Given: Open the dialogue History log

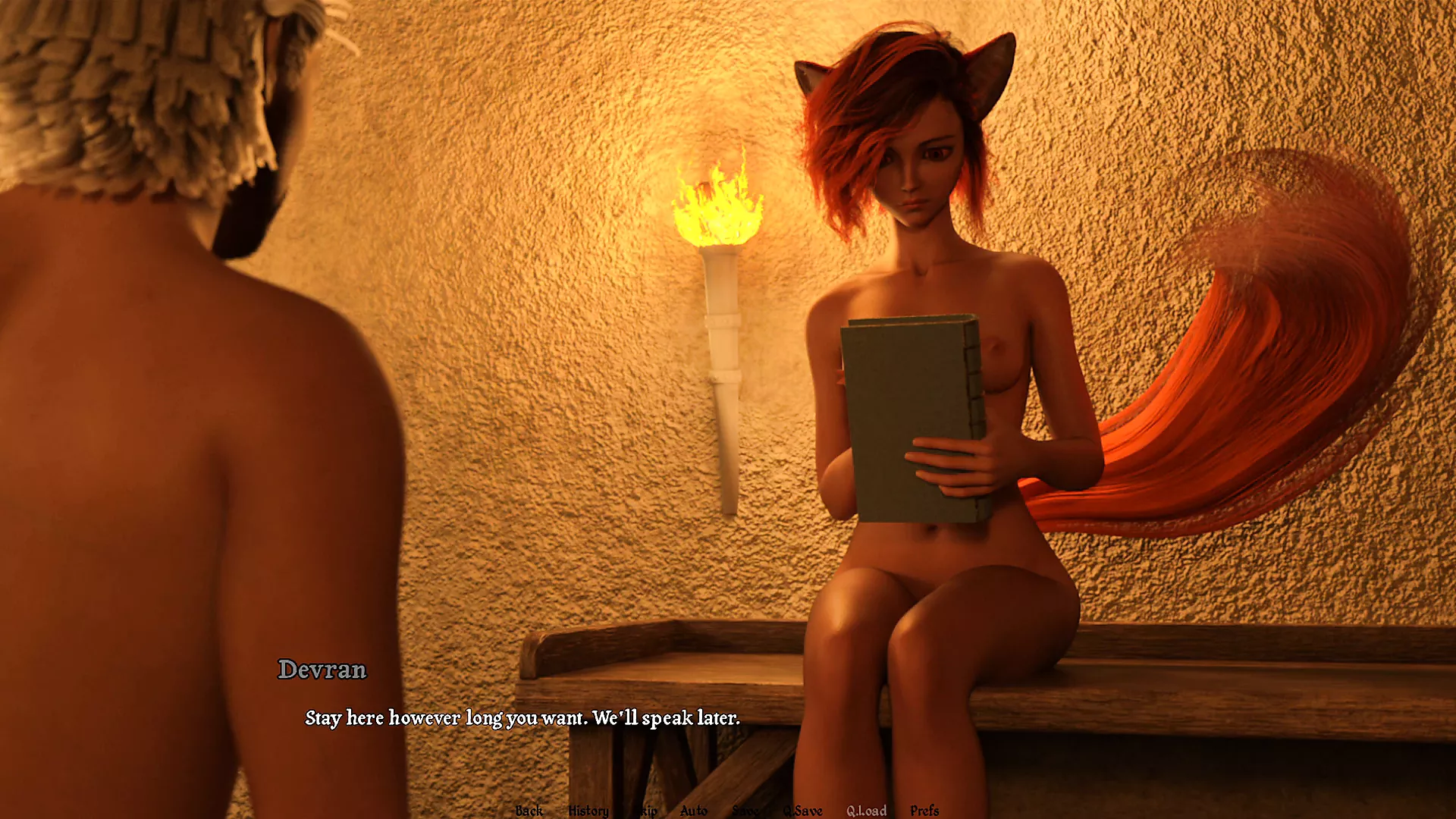Looking at the screenshot, I should (x=588, y=810).
